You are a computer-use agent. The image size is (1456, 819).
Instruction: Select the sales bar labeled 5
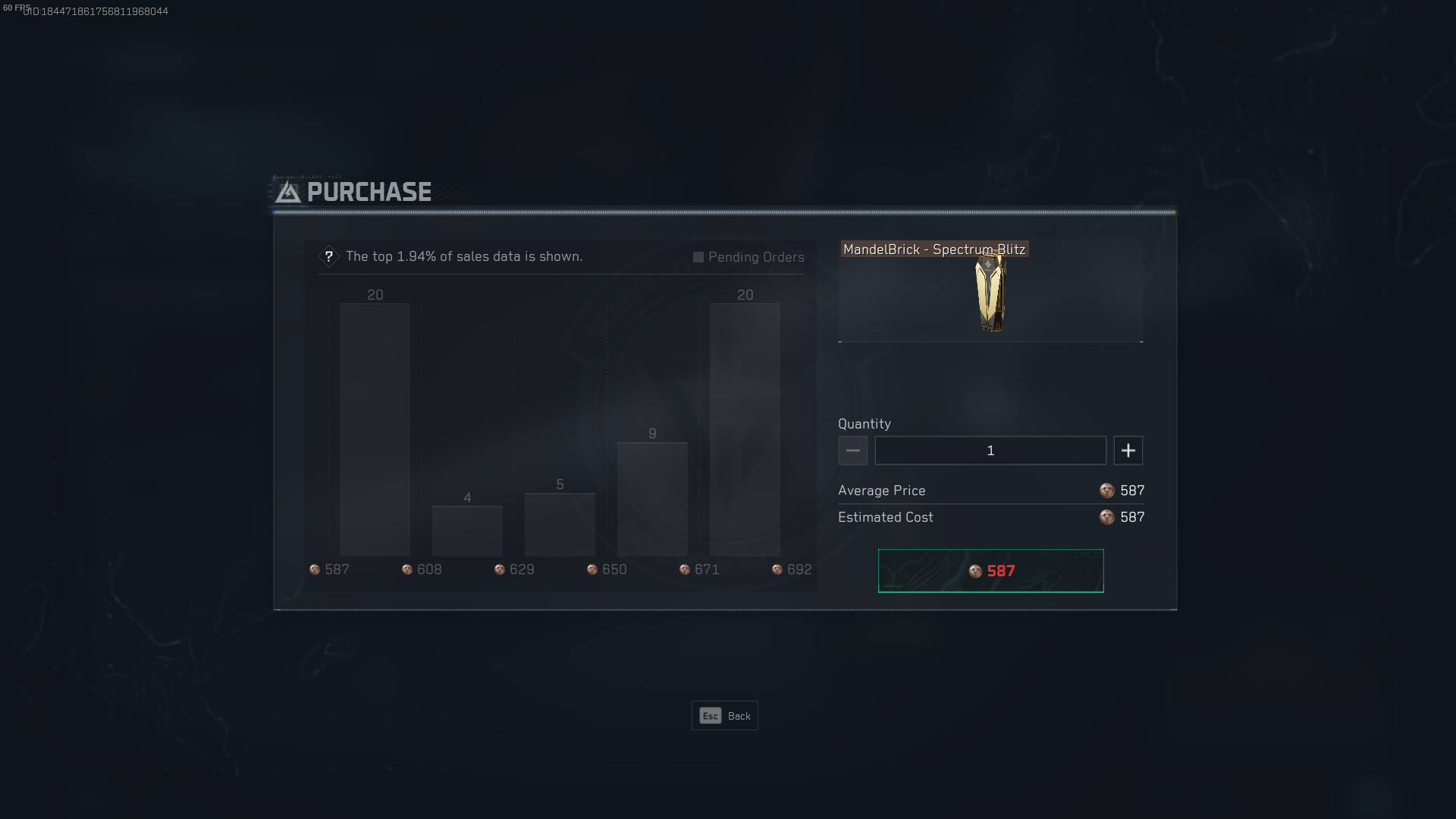[560, 524]
